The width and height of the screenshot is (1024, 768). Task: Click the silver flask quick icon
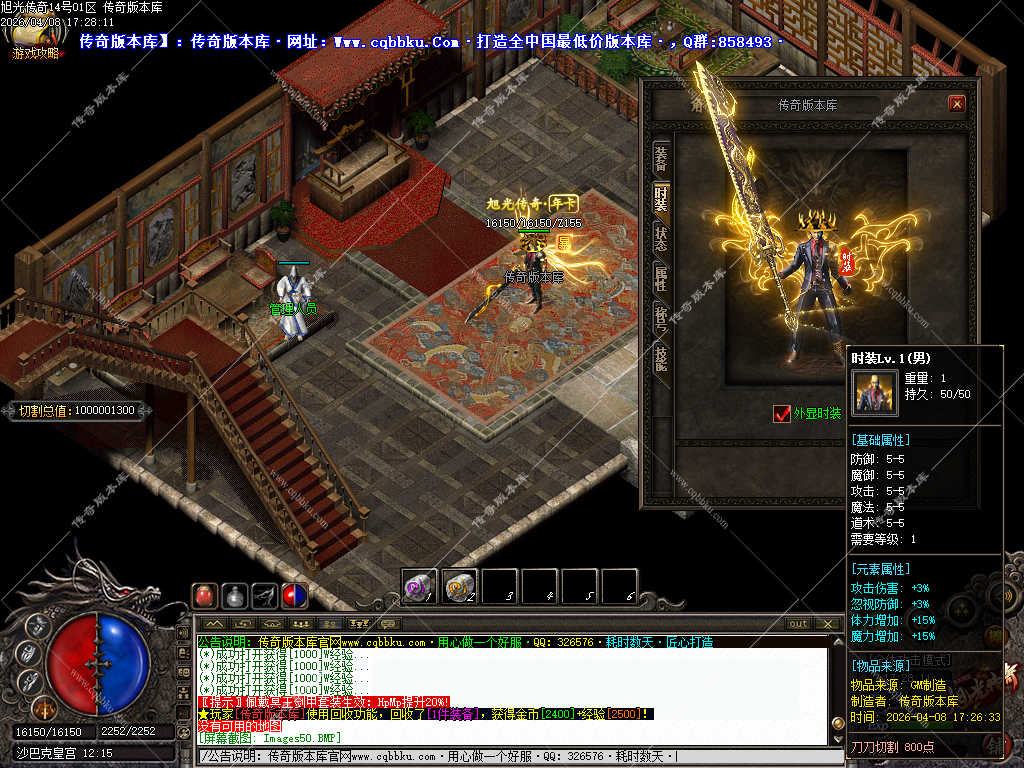point(234,596)
